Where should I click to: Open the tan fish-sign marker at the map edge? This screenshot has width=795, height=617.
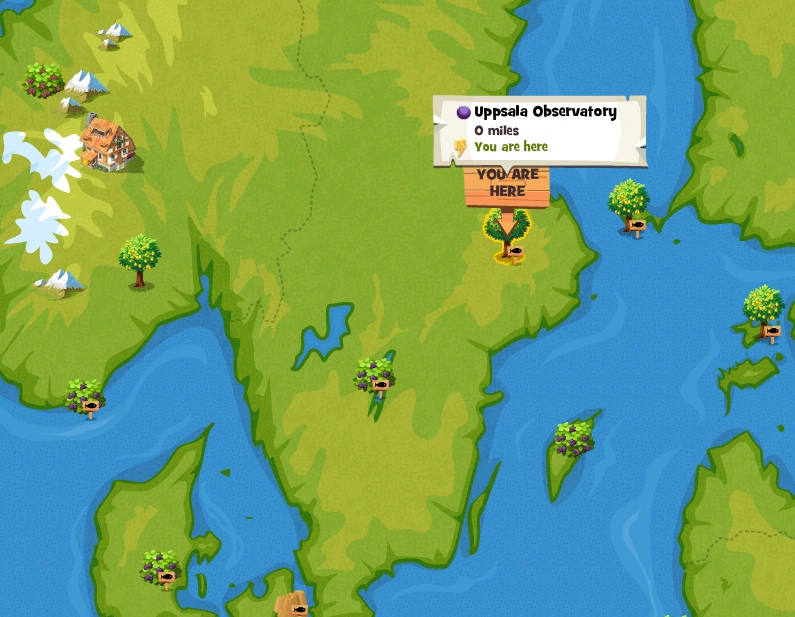(291, 605)
